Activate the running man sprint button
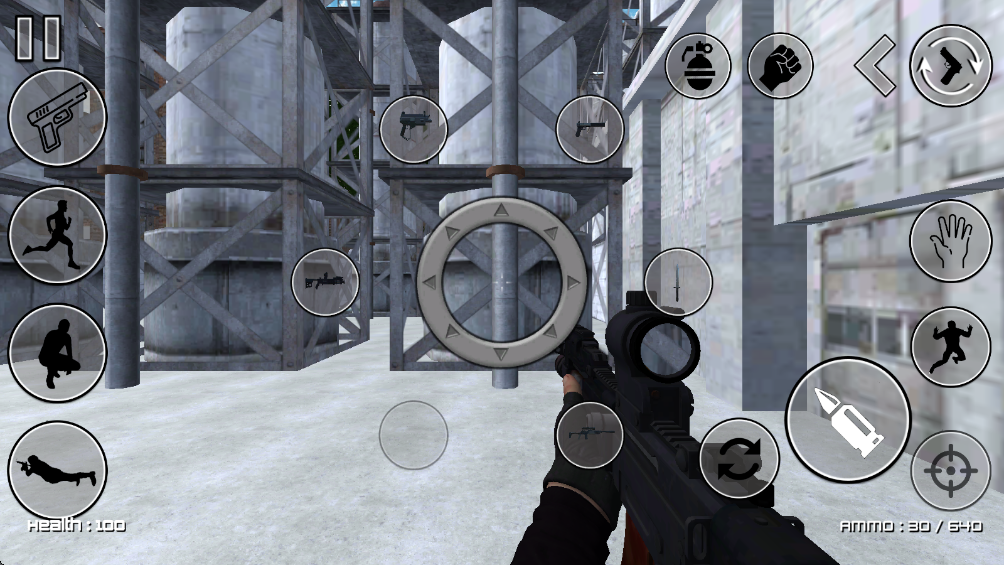Screen dimensions: 1004x565 click(57, 235)
